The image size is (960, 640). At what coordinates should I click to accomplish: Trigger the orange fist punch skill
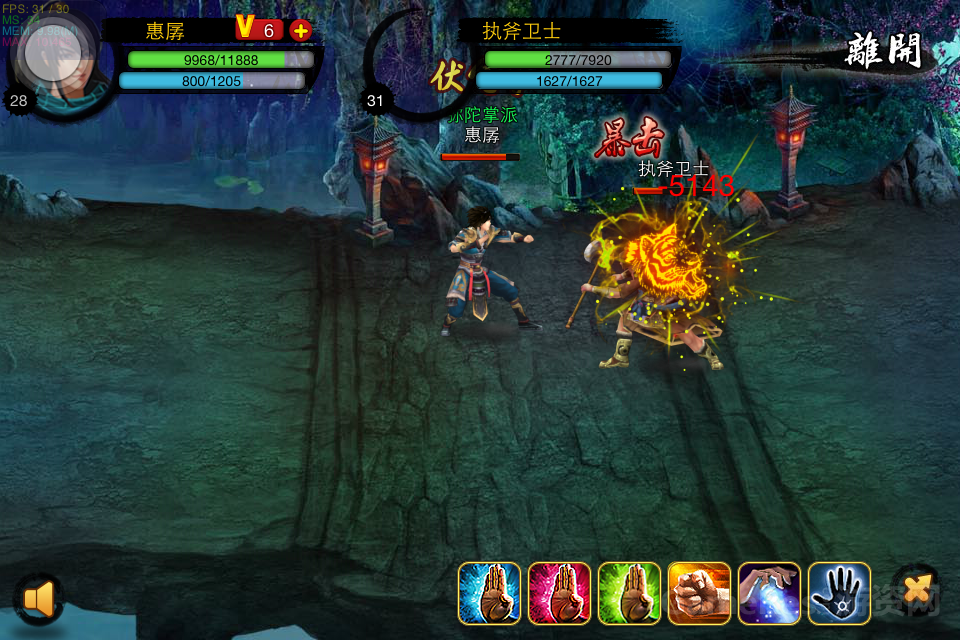[699, 594]
